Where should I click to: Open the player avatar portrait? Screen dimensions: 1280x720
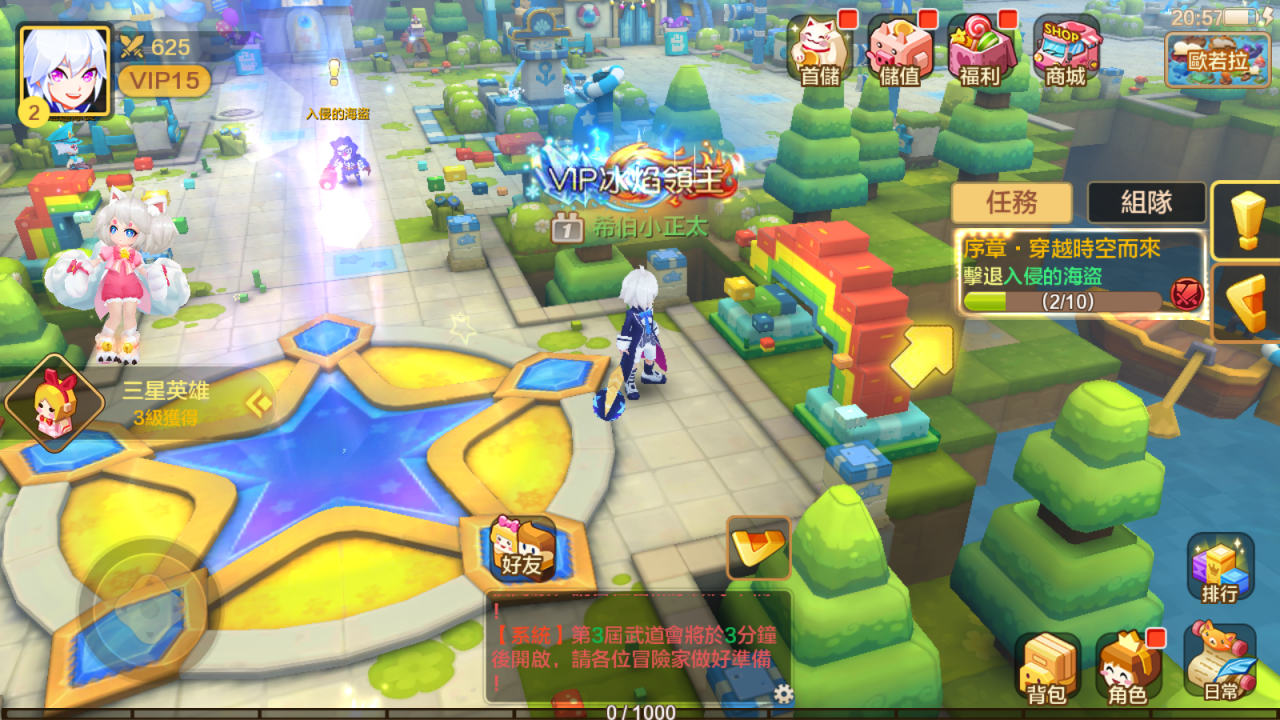pyautogui.click(x=65, y=70)
